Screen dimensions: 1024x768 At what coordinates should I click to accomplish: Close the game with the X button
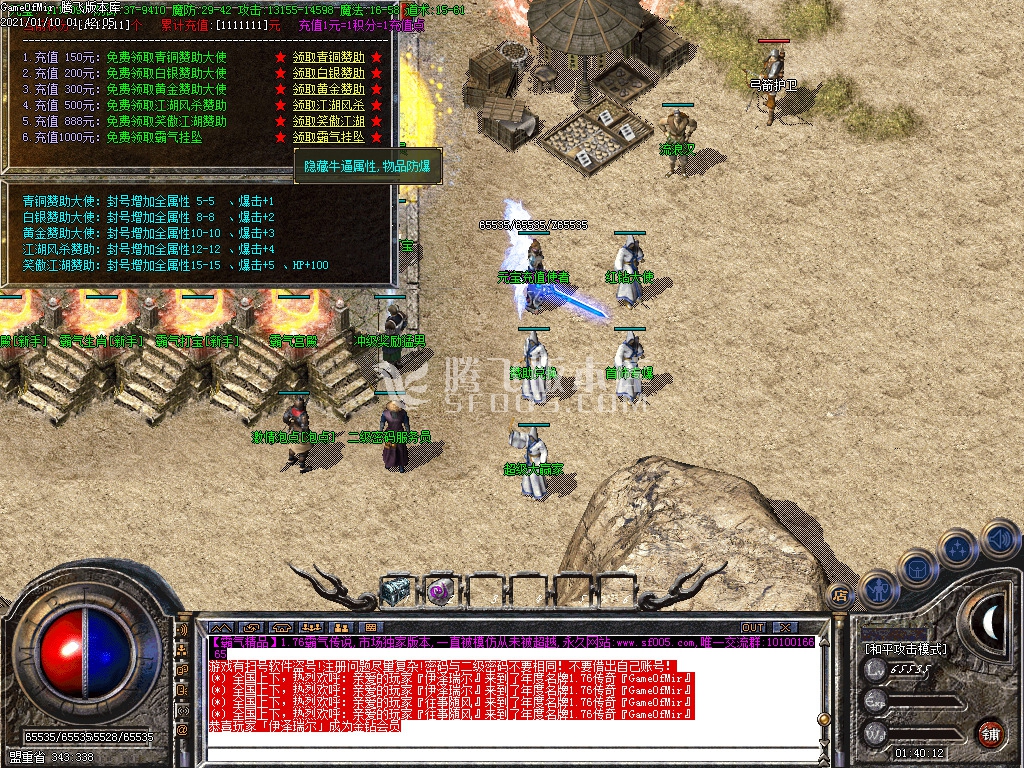pos(782,627)
